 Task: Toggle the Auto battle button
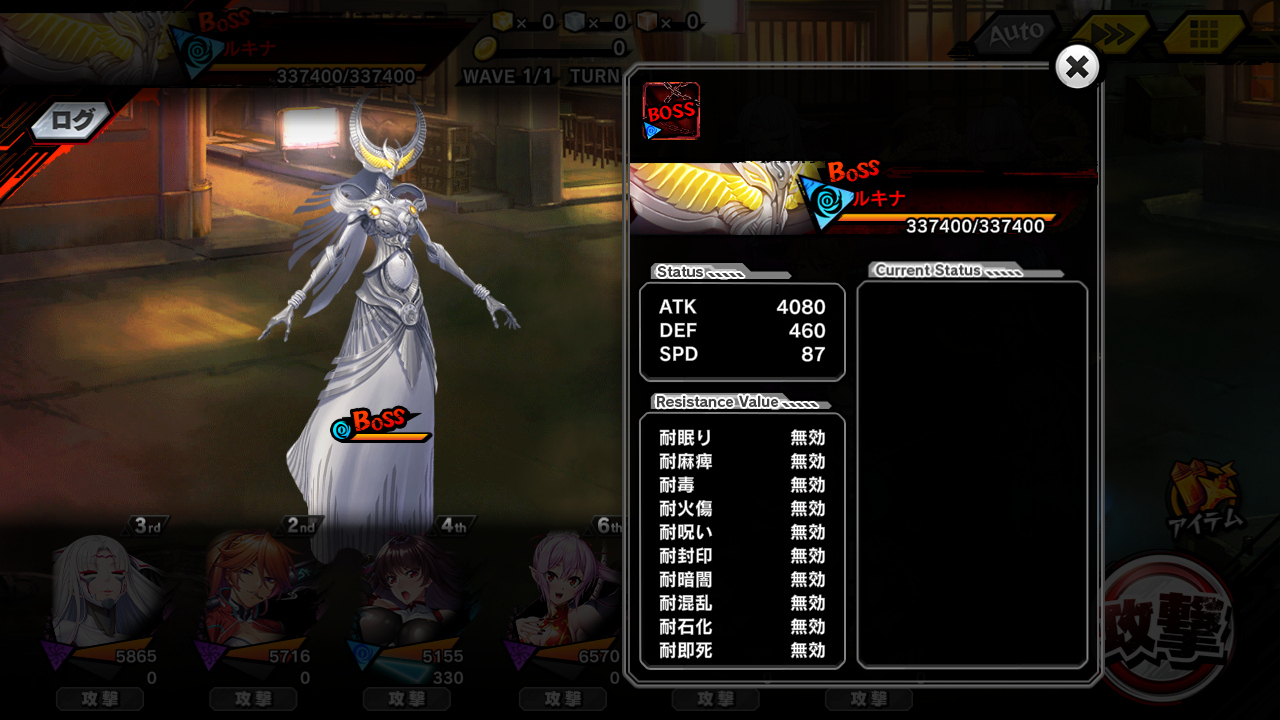(x=1015, y=34)
